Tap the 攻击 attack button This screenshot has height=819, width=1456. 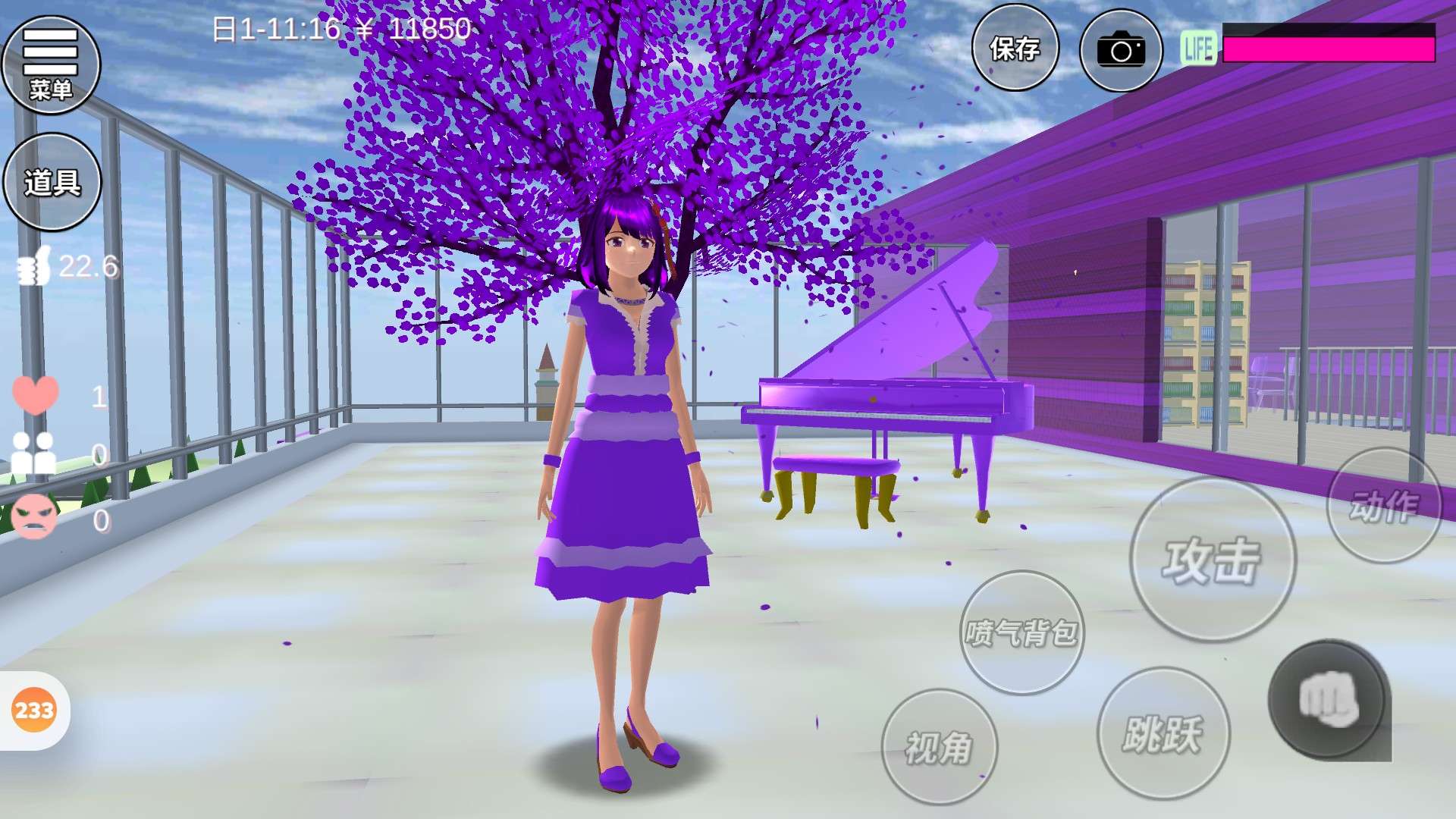pyautogui.click(x=1212, y=560)
